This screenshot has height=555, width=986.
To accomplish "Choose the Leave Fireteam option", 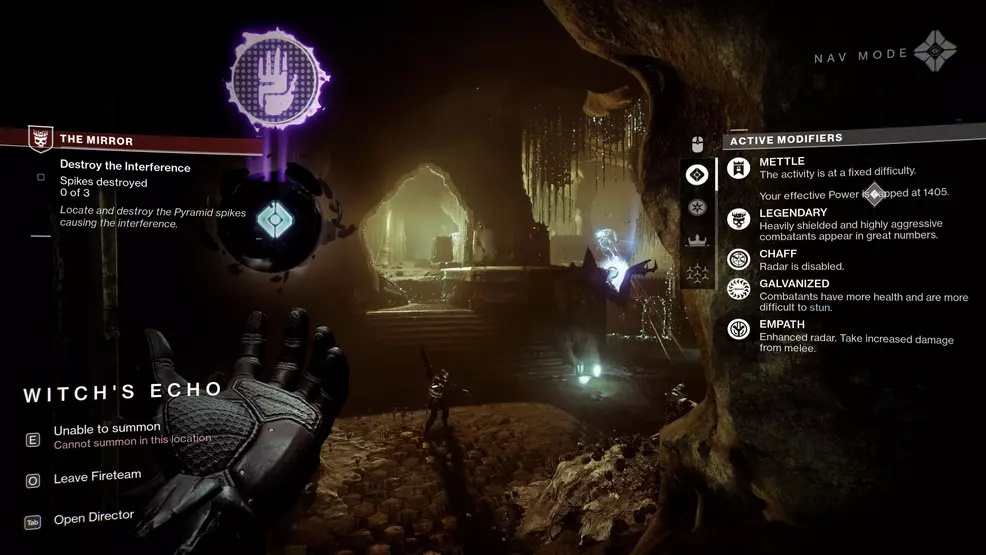I will click(97, 476).
